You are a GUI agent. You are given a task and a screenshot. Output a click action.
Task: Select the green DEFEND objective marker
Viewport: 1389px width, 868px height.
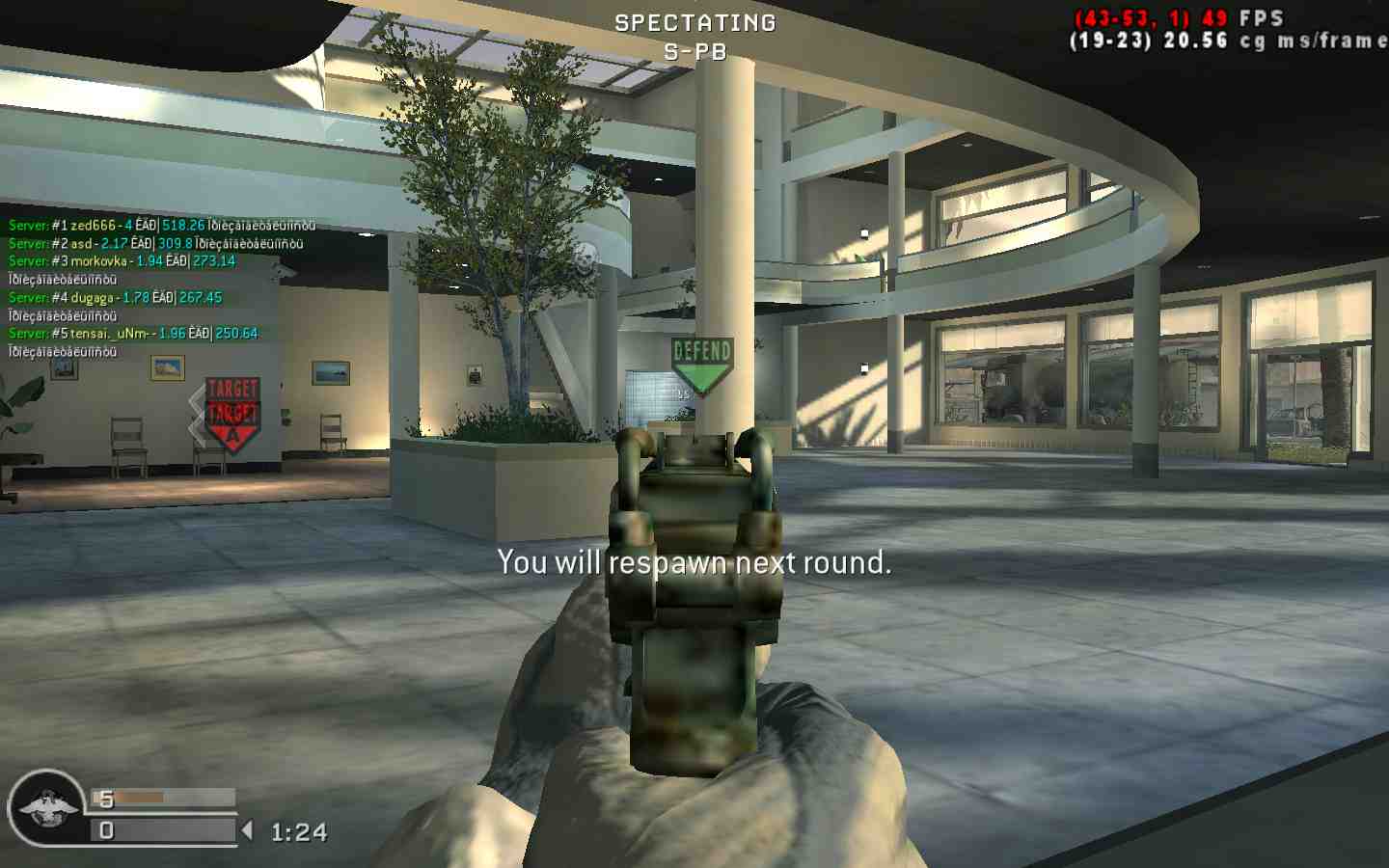702,364
